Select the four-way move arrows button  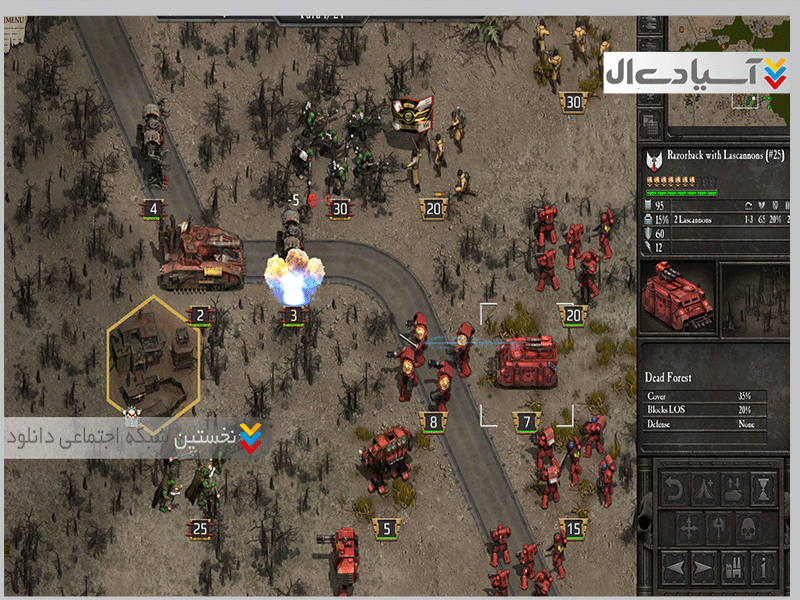click(x=688, y=527)
